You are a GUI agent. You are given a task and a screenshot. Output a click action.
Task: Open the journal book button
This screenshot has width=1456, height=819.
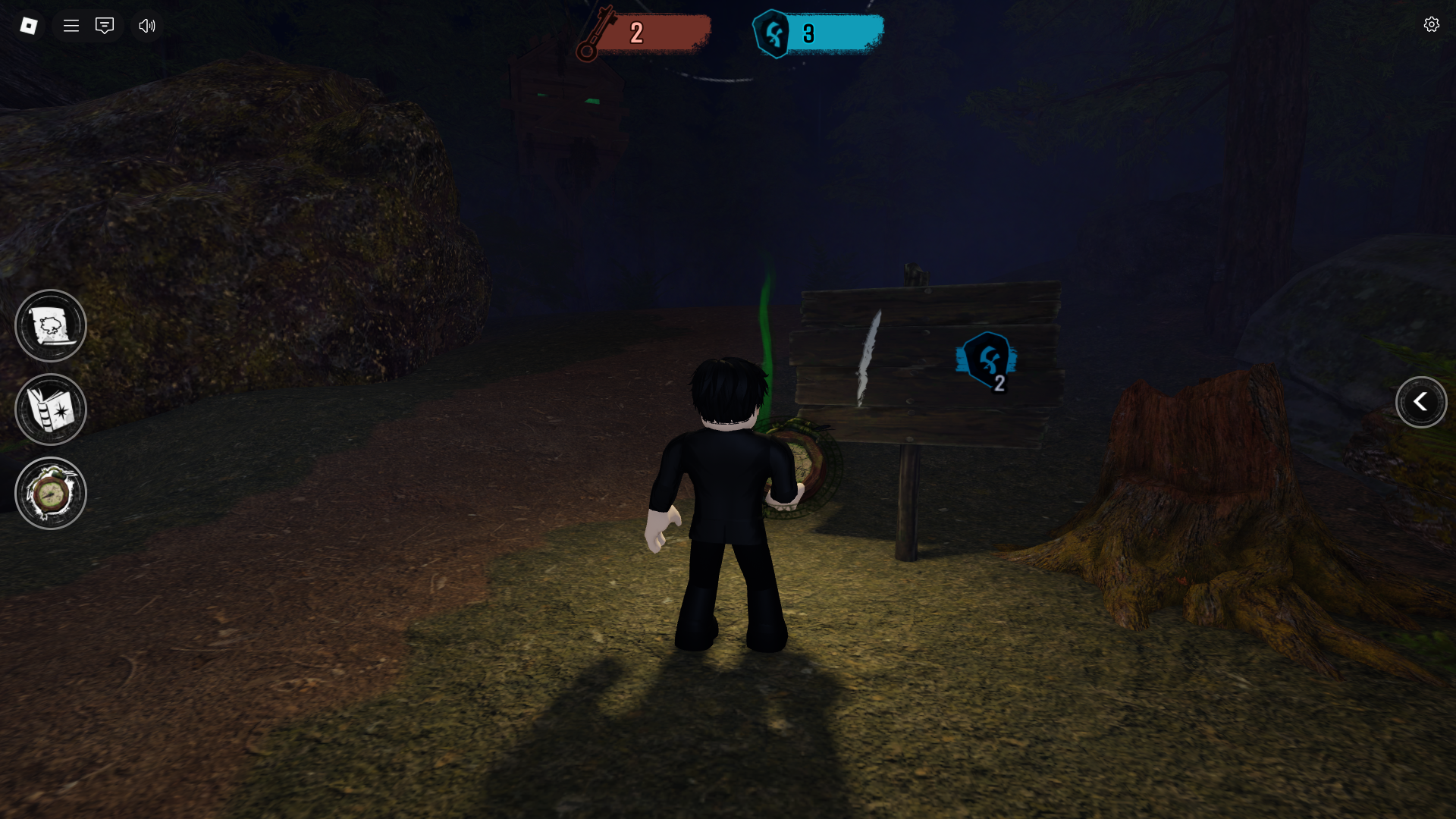[51, 409]
